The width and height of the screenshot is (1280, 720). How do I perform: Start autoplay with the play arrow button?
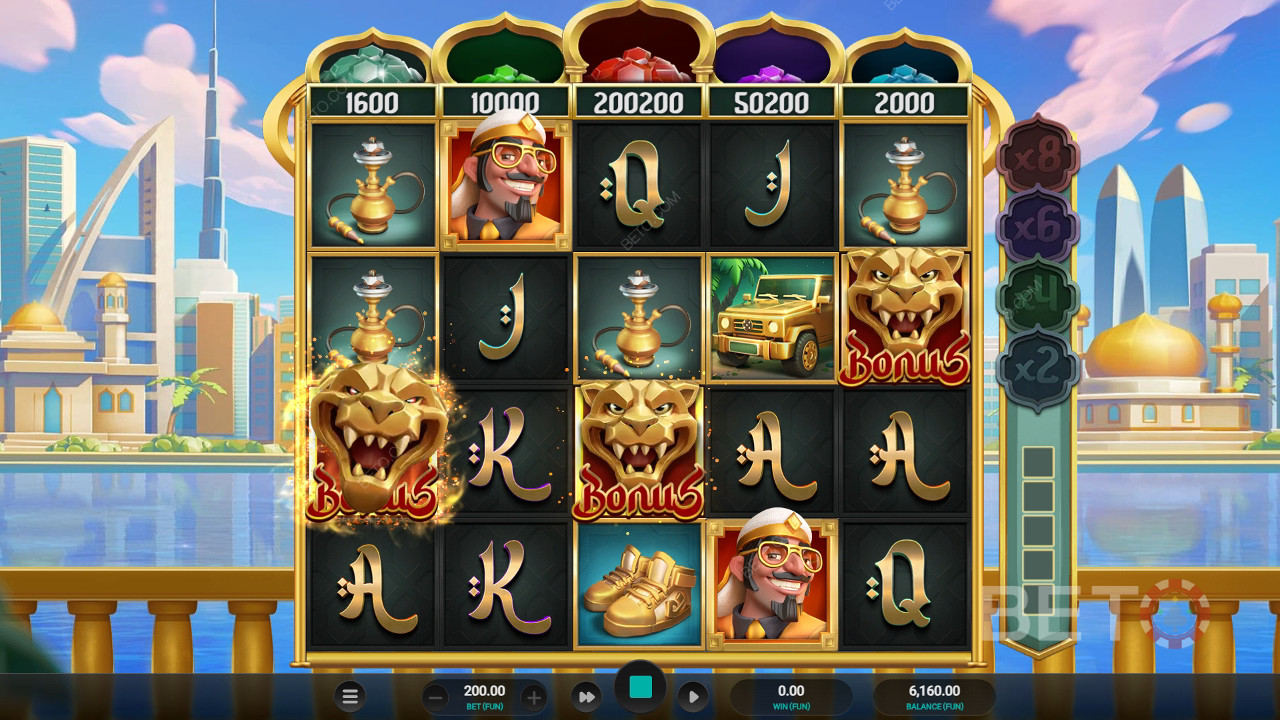[x=693, y=697]
